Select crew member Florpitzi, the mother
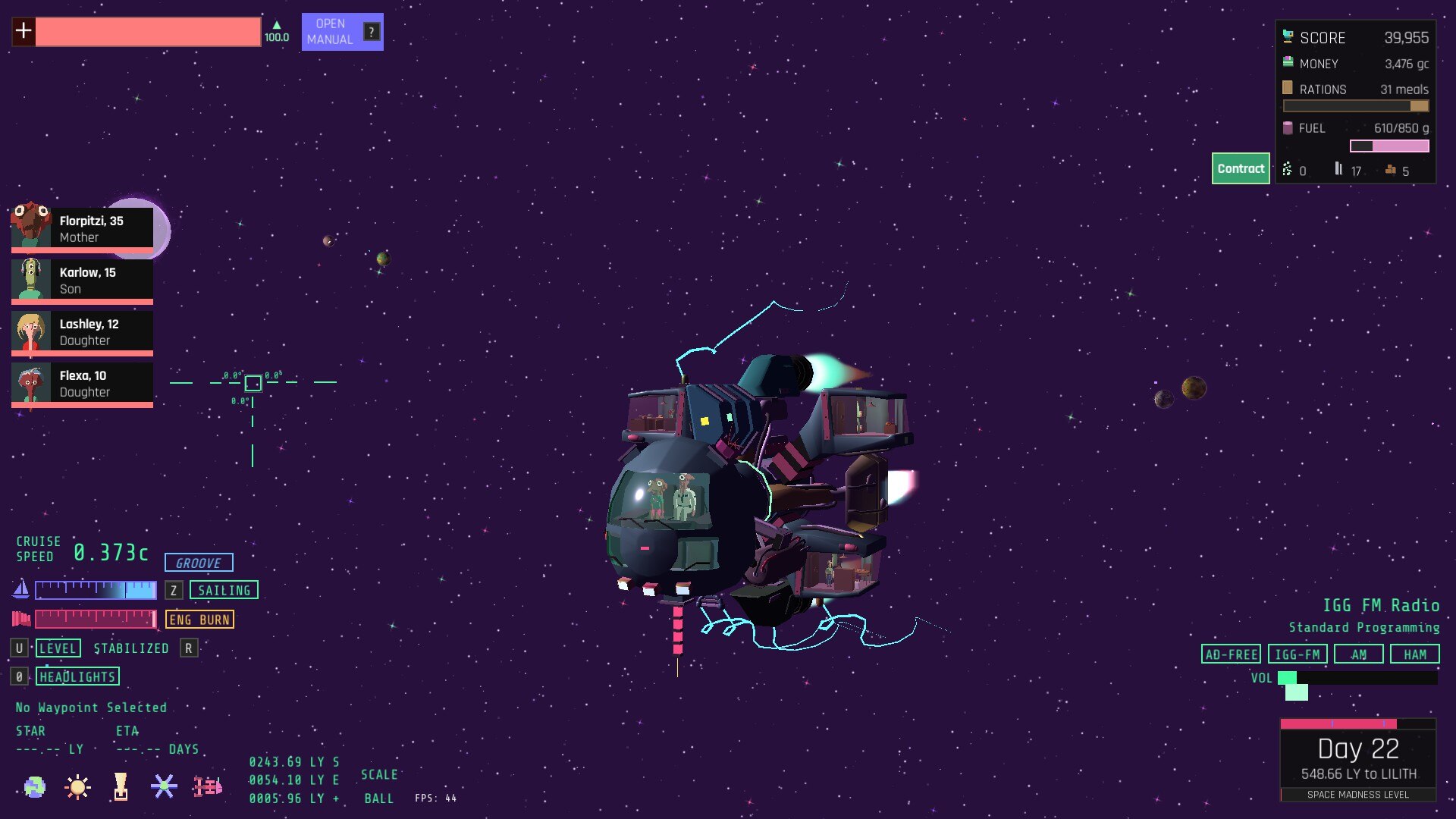 83,228
